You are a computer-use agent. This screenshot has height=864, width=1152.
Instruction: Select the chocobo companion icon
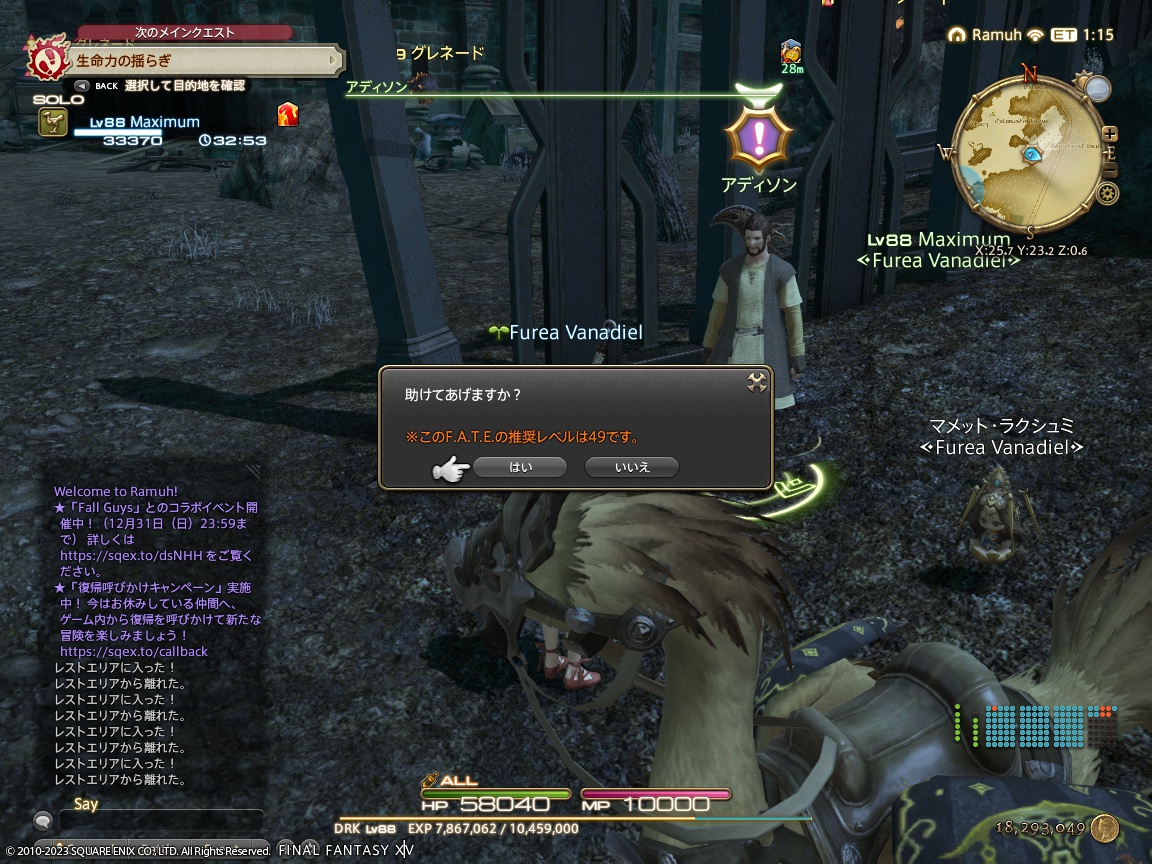pyautogui.click(x=52, y=122)
